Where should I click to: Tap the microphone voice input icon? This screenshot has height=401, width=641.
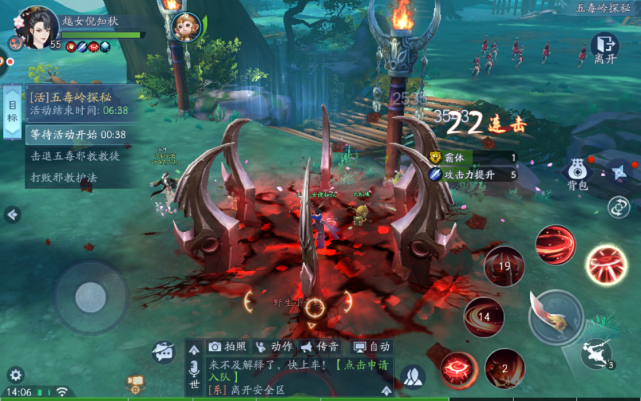[x=194, y=367]
